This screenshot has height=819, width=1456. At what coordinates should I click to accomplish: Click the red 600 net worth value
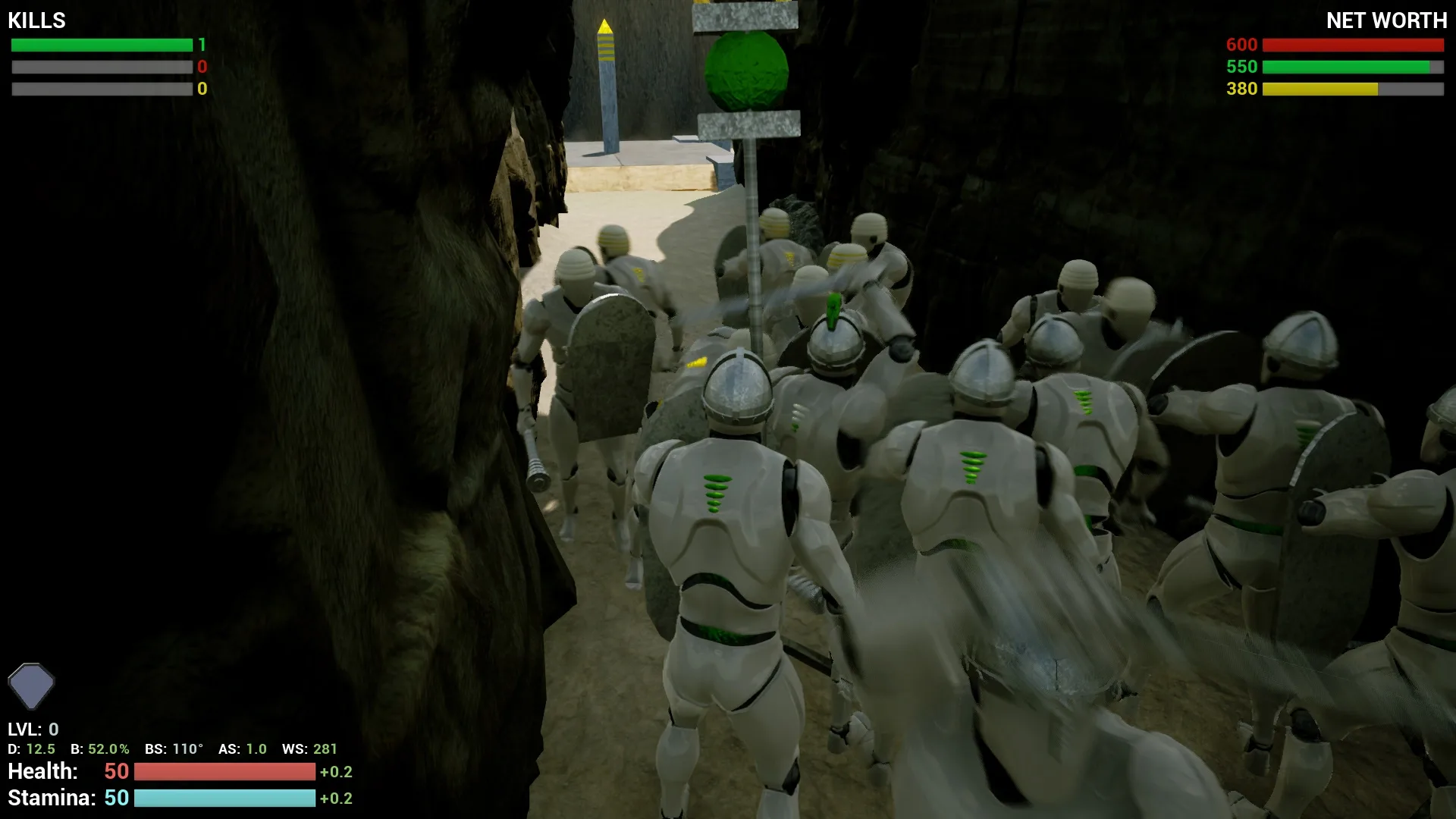tap(1241, 45)
